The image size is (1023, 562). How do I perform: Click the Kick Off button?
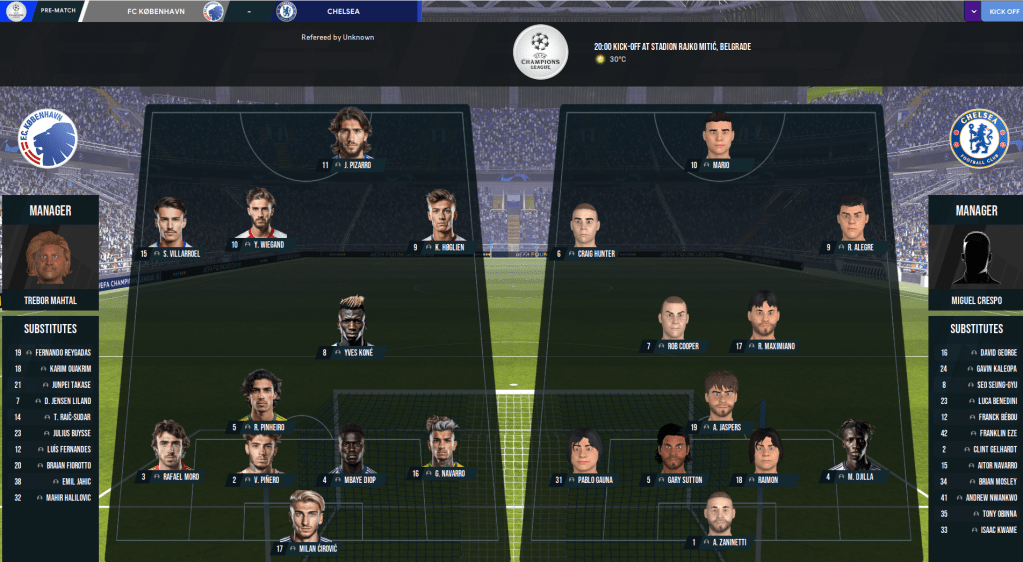(x=1003, y=11)
